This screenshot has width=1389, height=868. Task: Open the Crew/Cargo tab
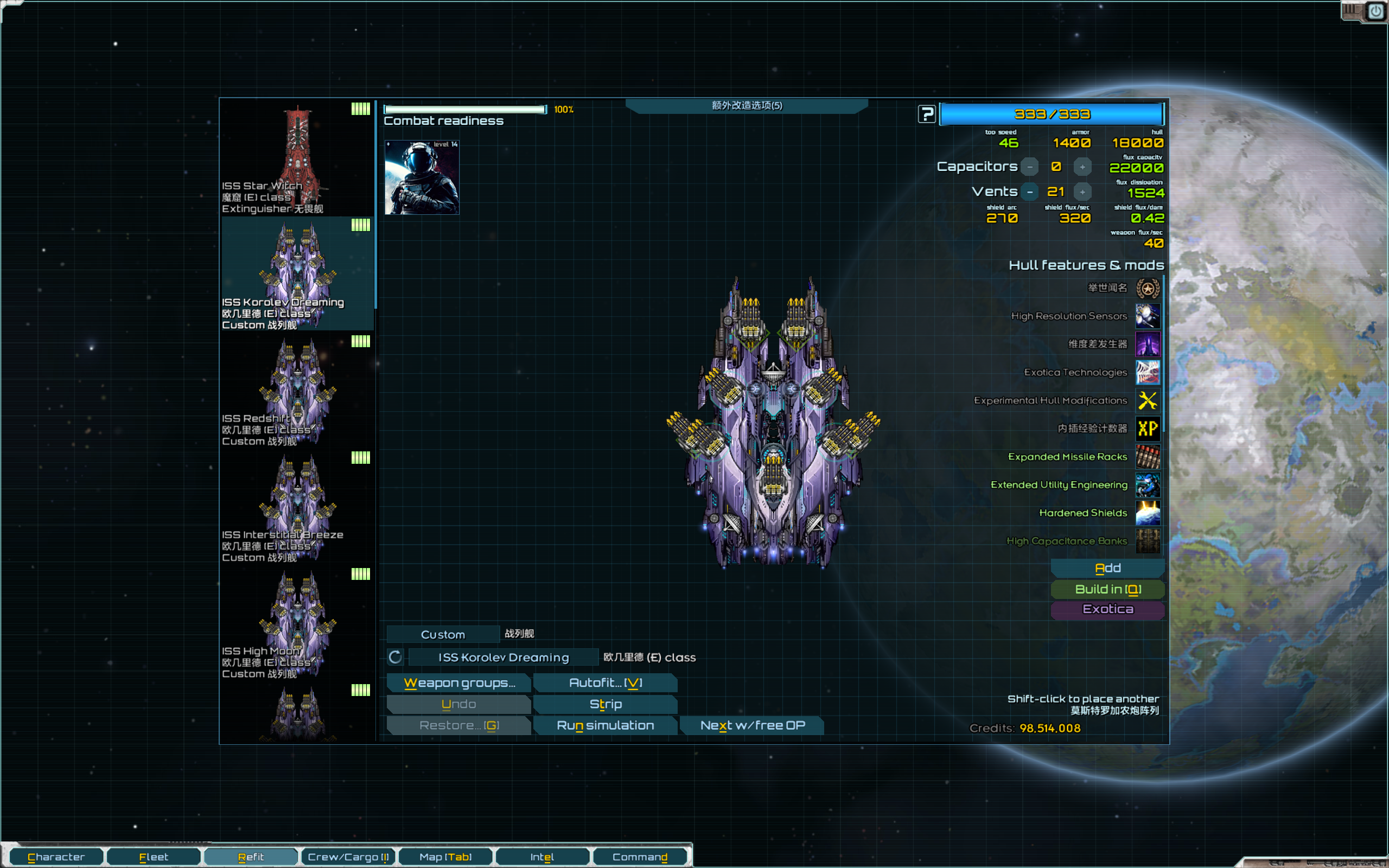pos(348,857)
